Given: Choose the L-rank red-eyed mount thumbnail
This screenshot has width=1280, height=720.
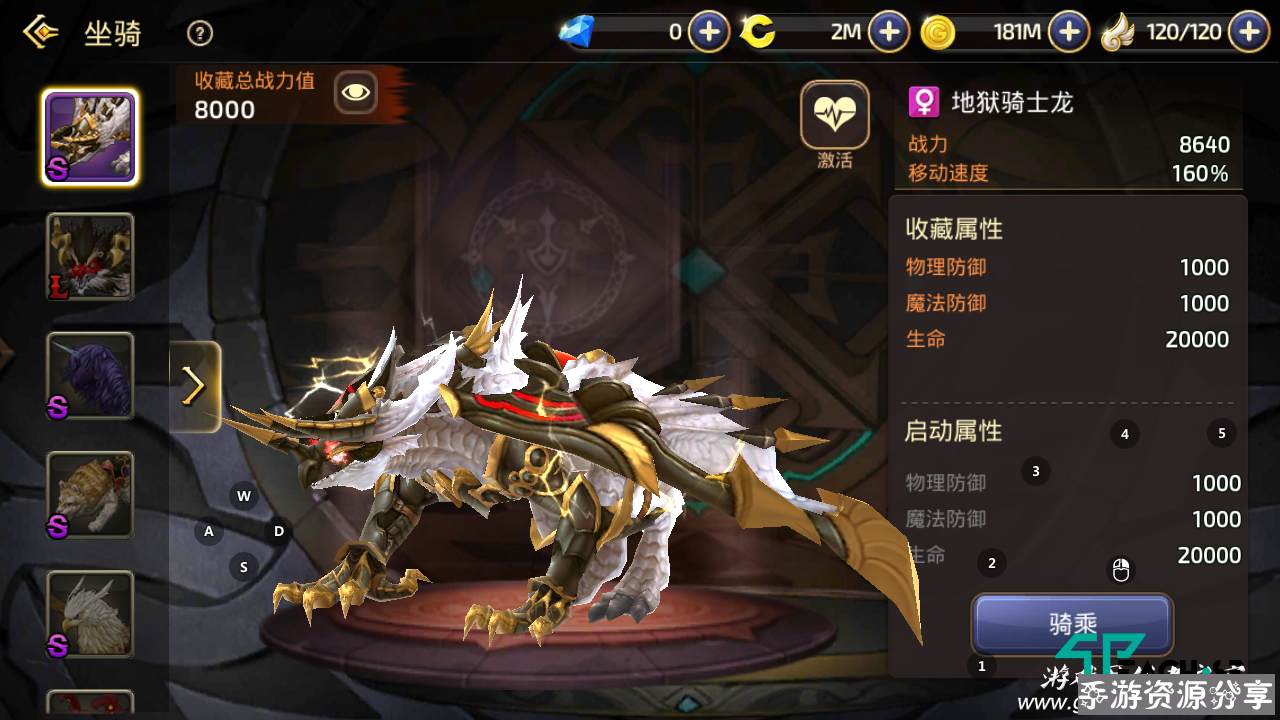Looking at the screenshot, I should (90, 257).
